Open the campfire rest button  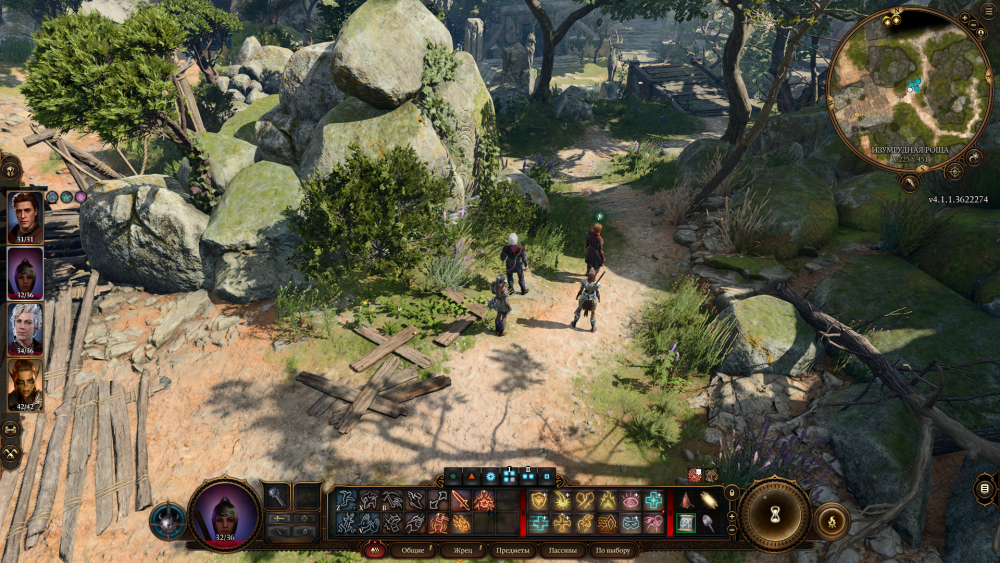click(832, 521)
